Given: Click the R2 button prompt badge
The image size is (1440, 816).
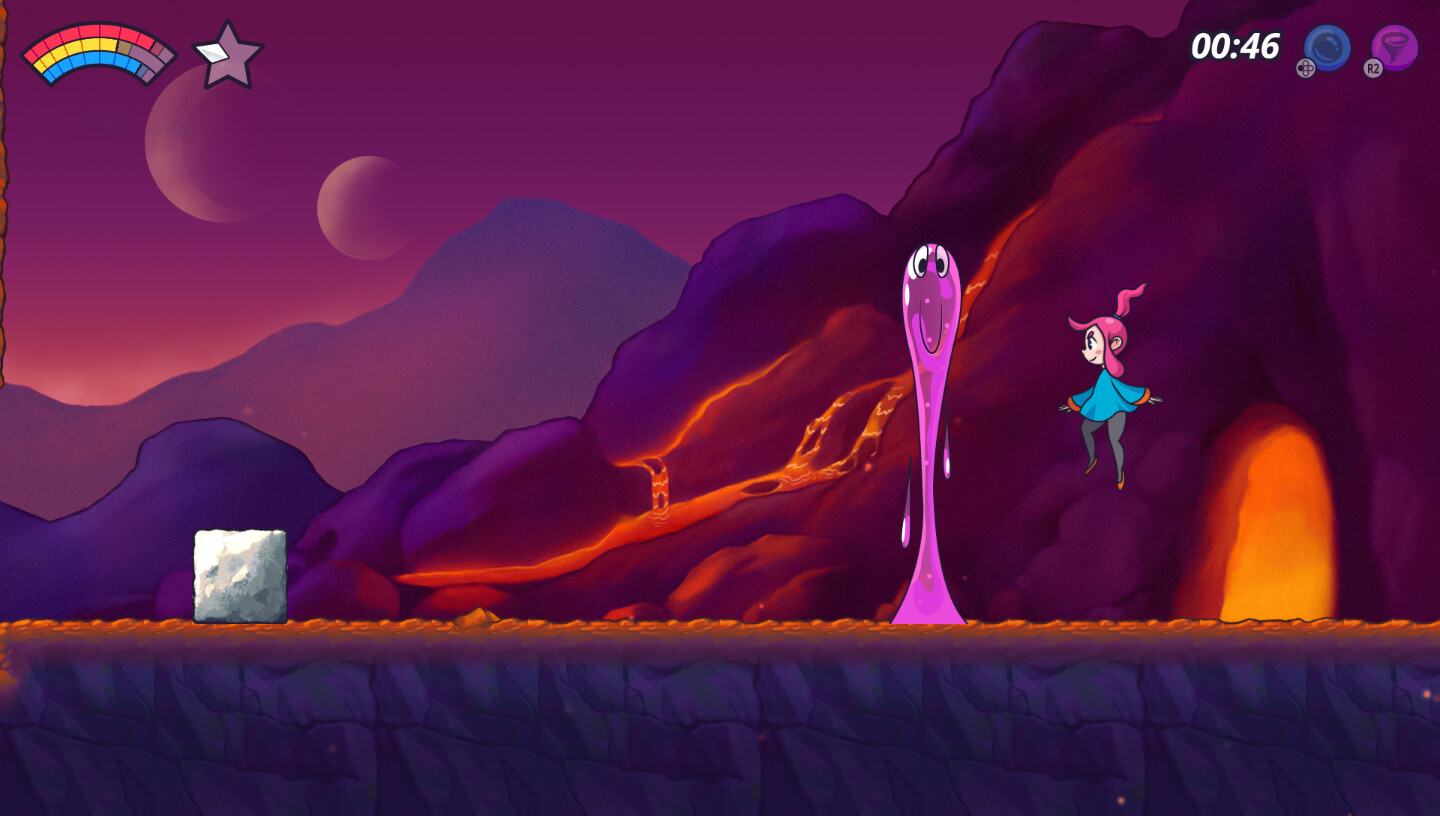Looking at the screenshot, I should (1375, 70).
